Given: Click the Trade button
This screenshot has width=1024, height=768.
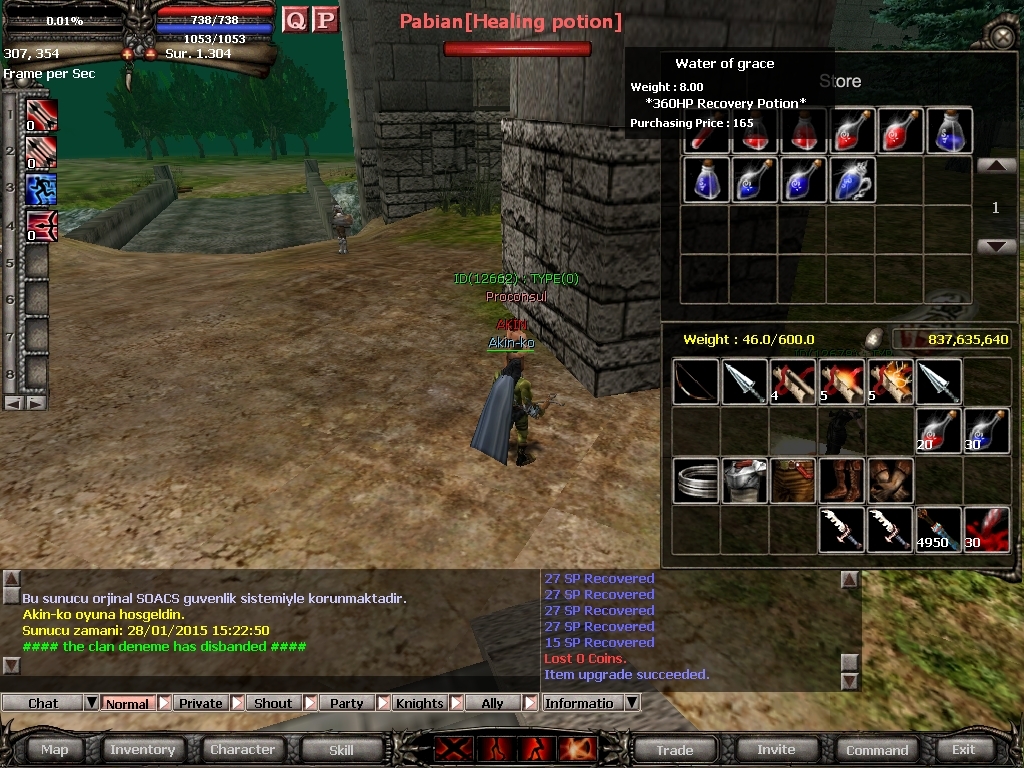Looking at the screenshot, I should pyautogui.click(x=674, y=749).
